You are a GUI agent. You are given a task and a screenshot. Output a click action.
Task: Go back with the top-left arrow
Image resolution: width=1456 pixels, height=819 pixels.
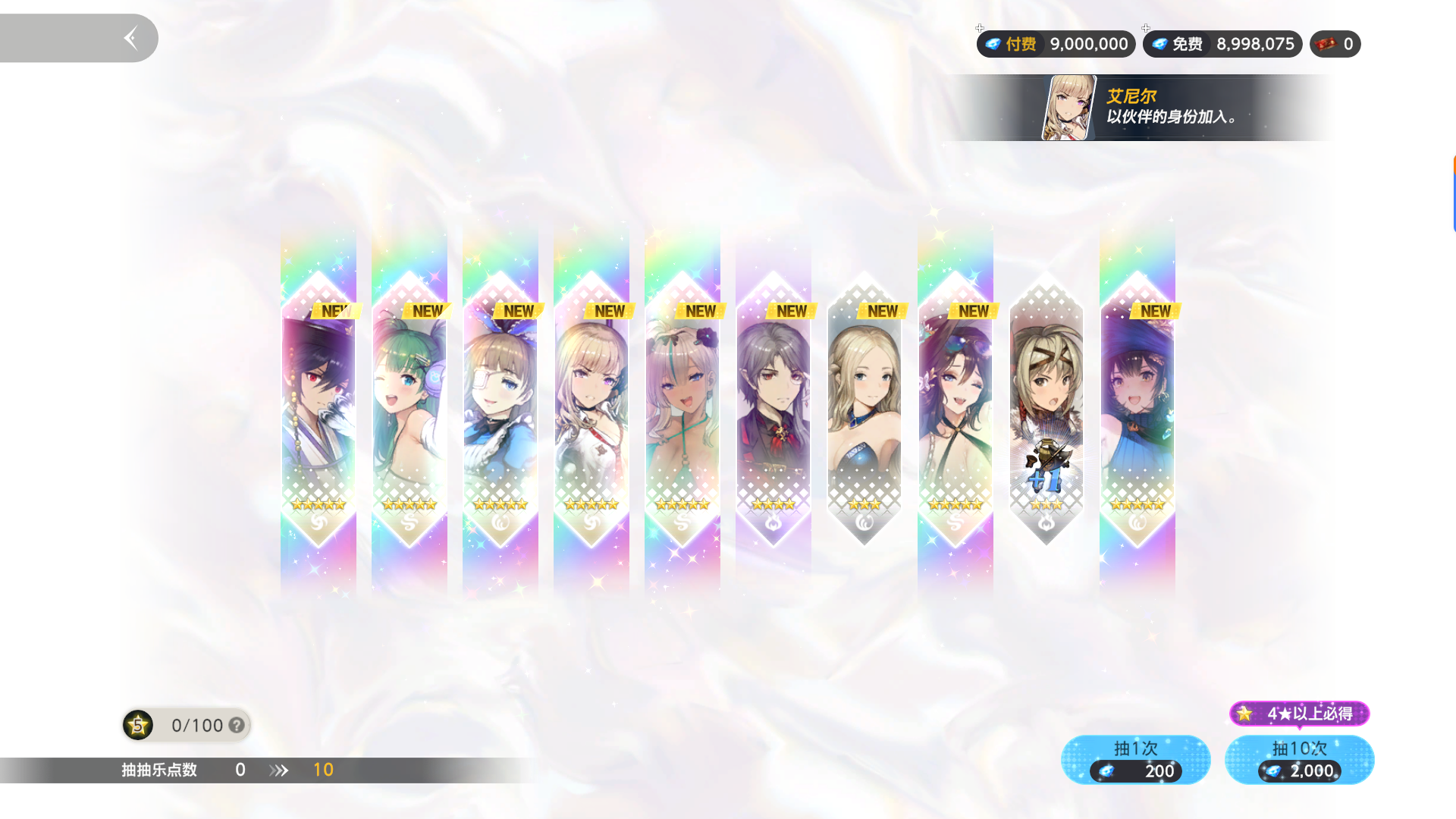point(130,38)
